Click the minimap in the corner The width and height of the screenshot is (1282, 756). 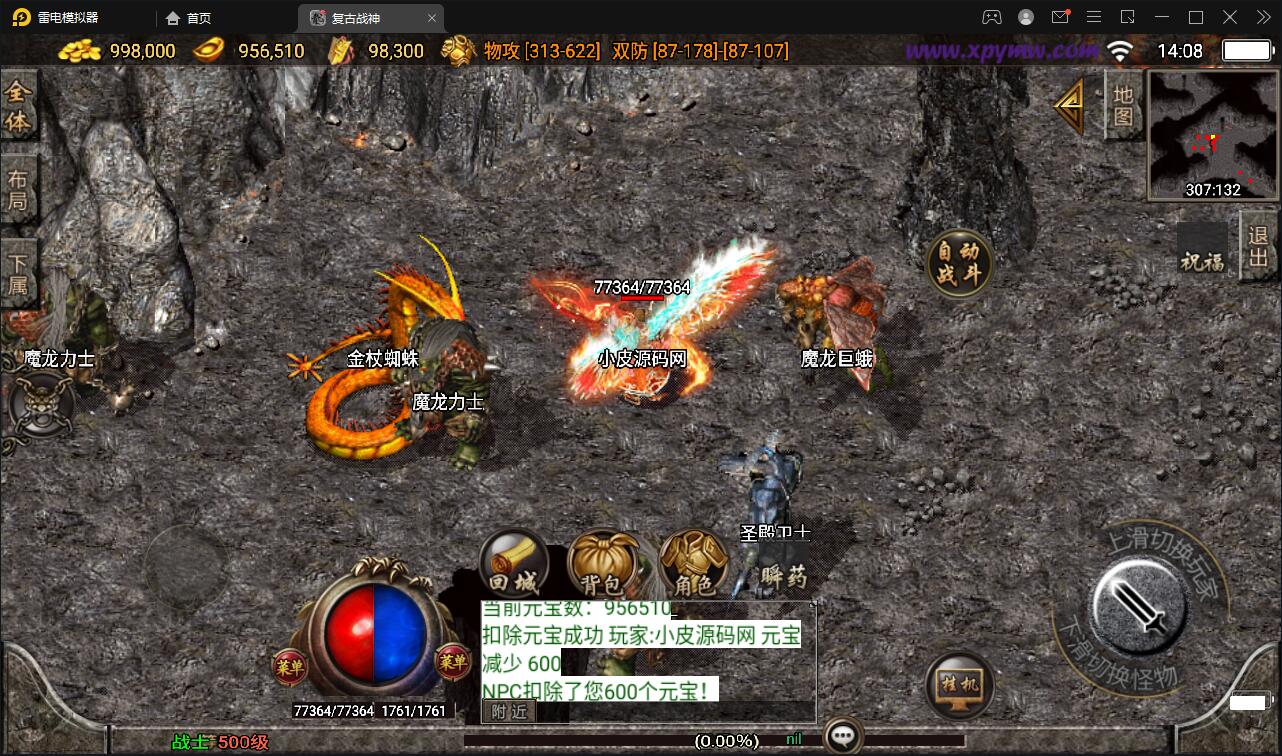click(x=1213, y=134)
